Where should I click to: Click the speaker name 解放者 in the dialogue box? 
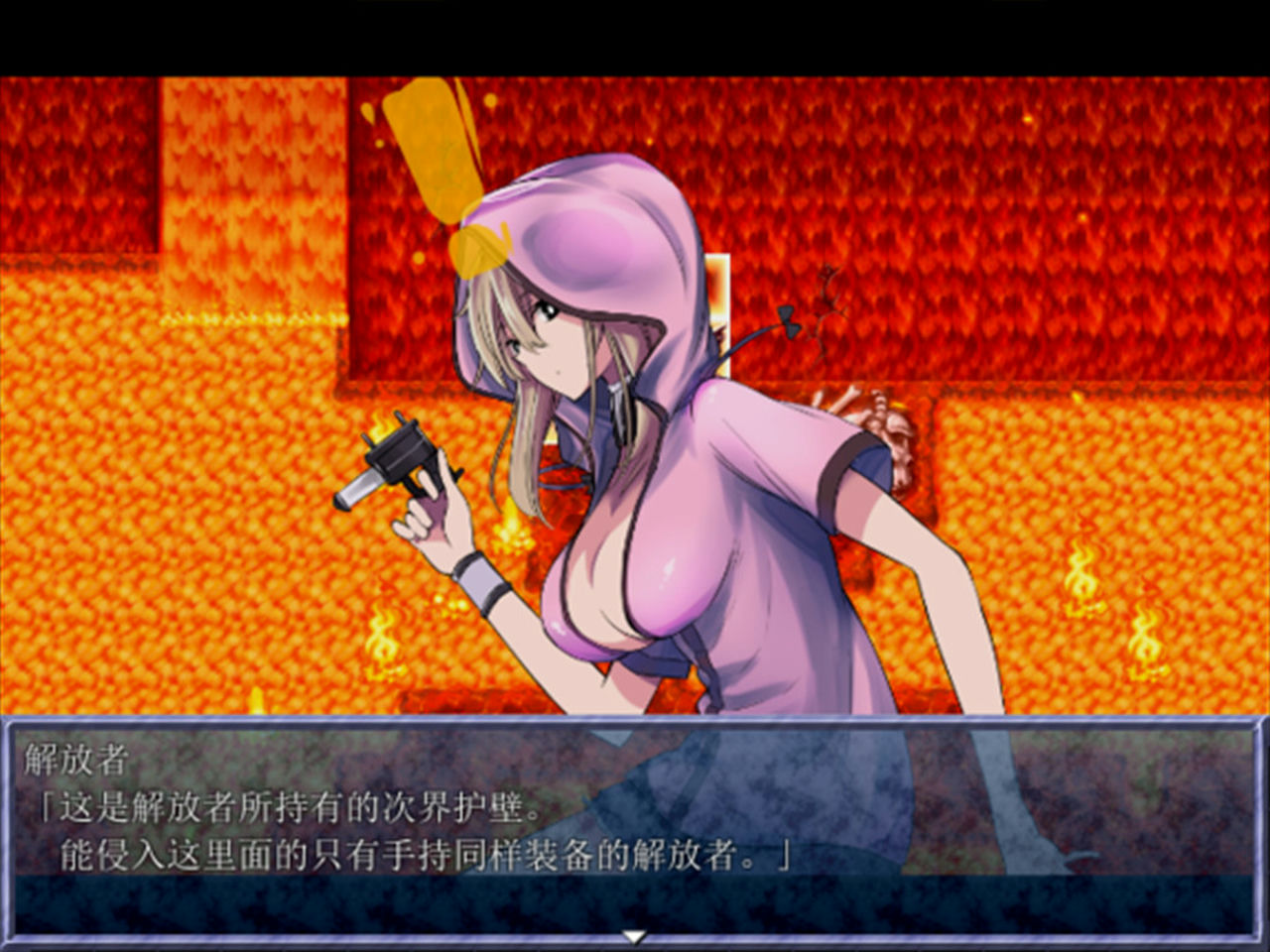point(74,759)
